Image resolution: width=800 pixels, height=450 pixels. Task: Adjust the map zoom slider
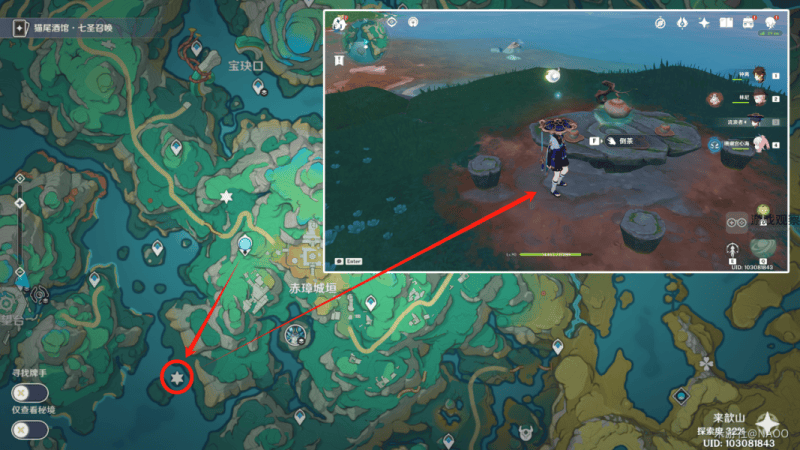pos(18,228)
